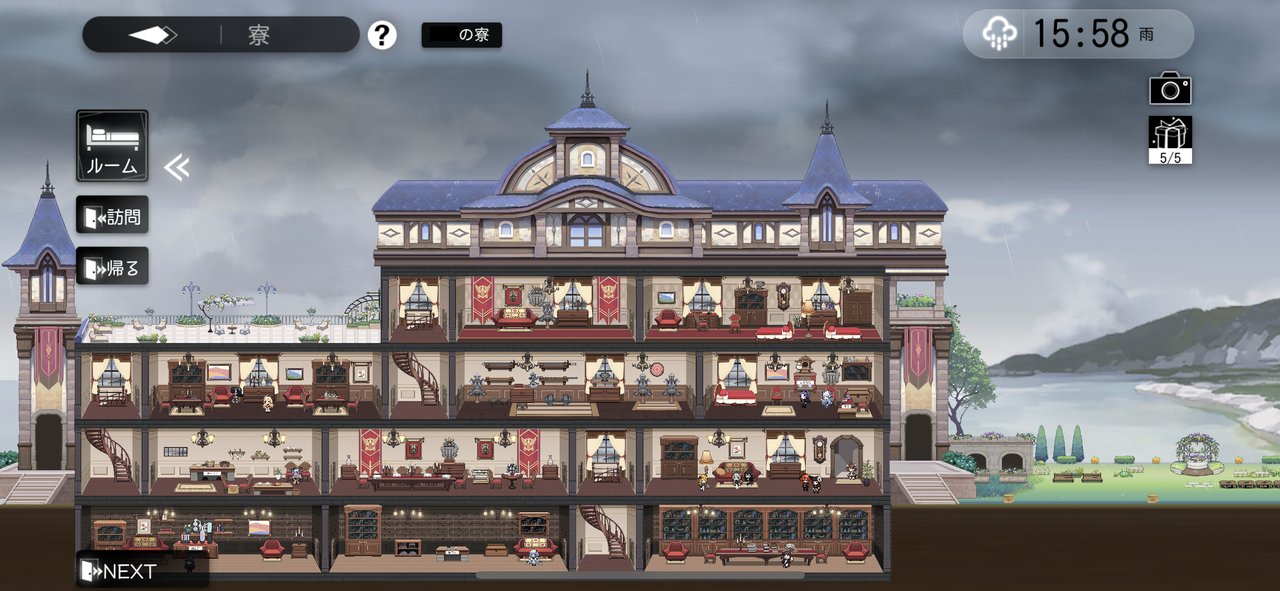Open the camera screenshot mode
The width and height of the screenshot is (1280, 591).
pos(1170,88)
